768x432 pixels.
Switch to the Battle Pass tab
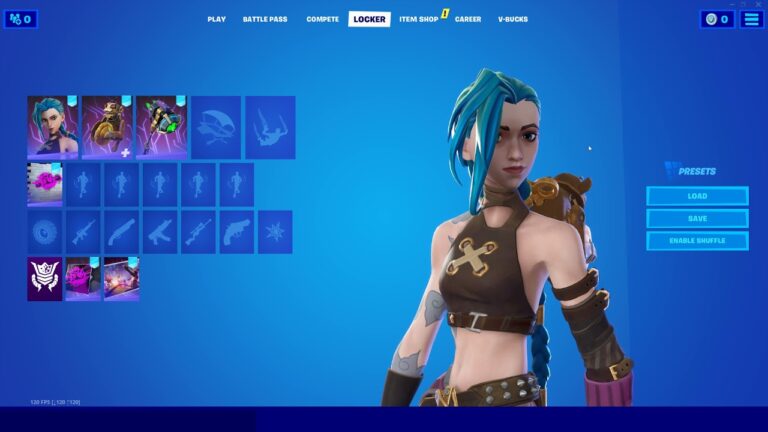[x=264, y=19]
